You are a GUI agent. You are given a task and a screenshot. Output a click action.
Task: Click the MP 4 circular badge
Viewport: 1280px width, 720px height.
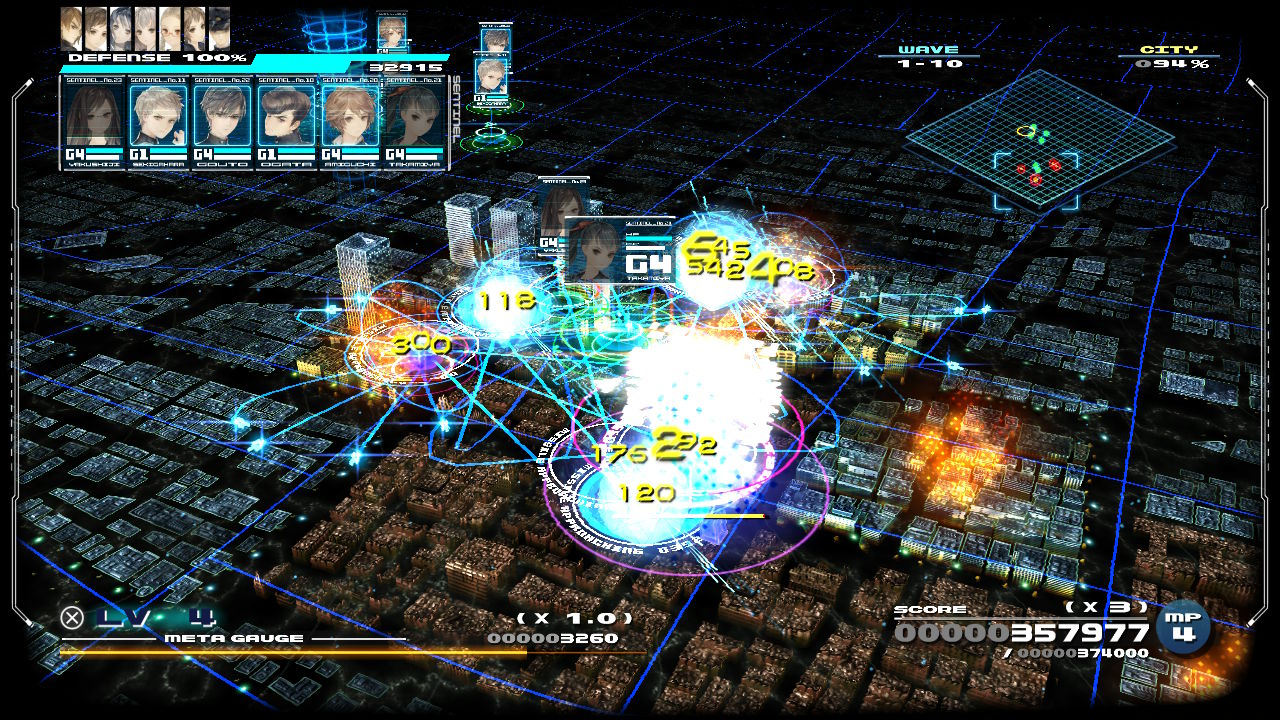coord(1183,626)
